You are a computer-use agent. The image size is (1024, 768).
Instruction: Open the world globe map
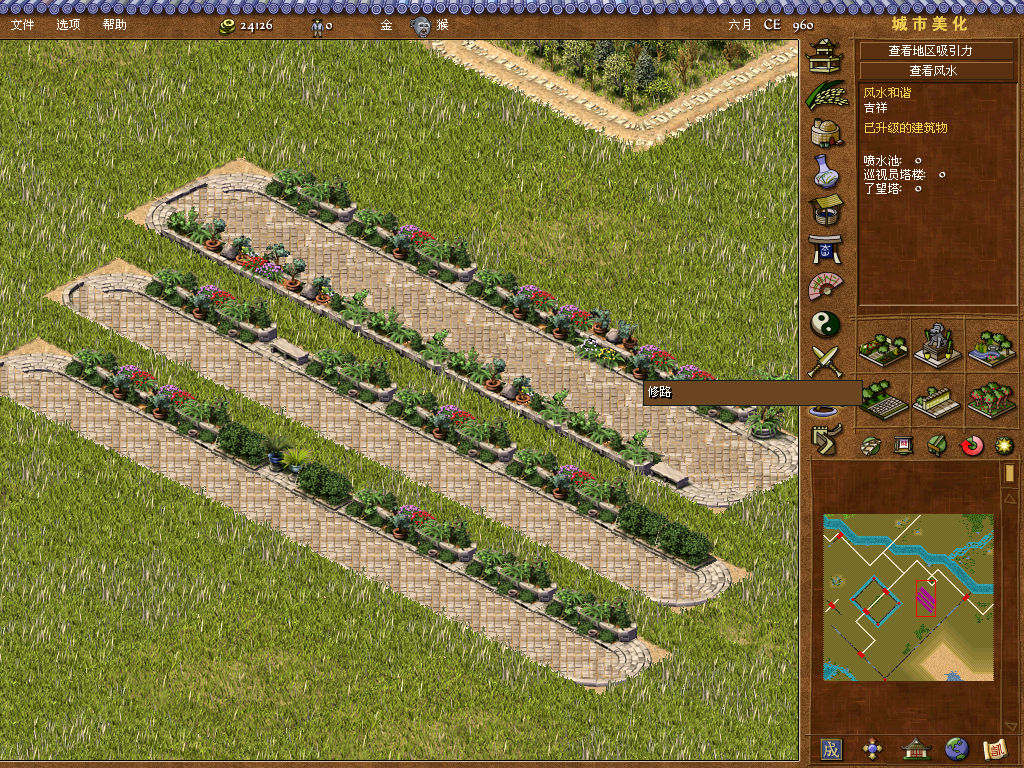click(957, 748)
